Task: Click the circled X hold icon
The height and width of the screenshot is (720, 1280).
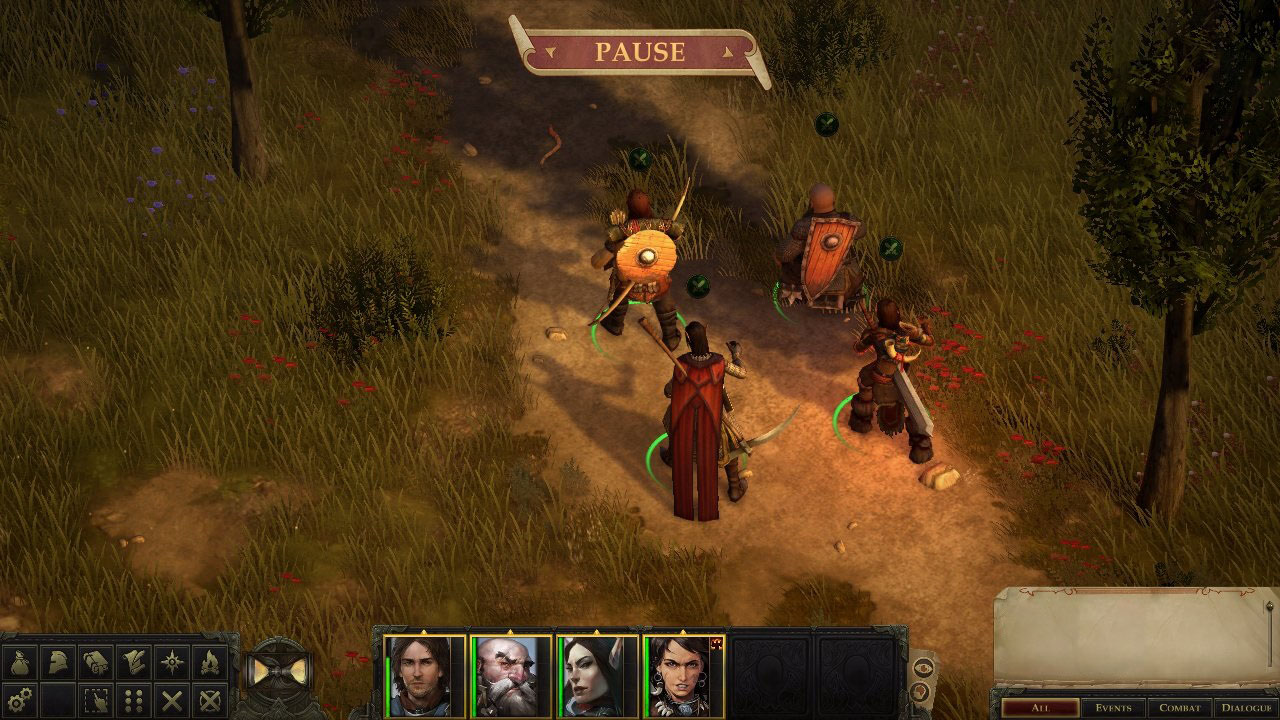Action: (x=210, y=699)
